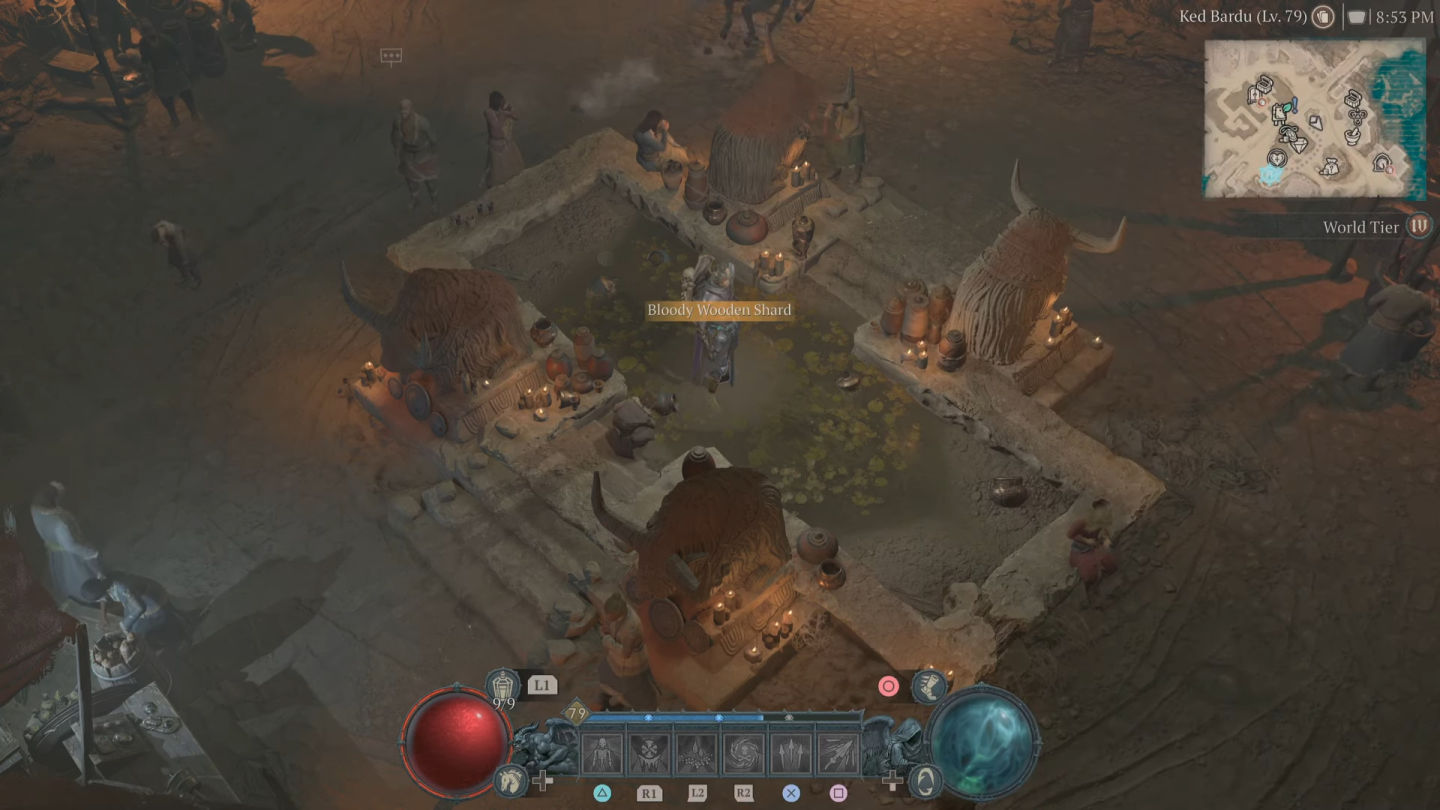Viewport: 1440px width, 810px height.
Task: Activate the skeleton summon skill slot
Action: (x=602, y=754)
